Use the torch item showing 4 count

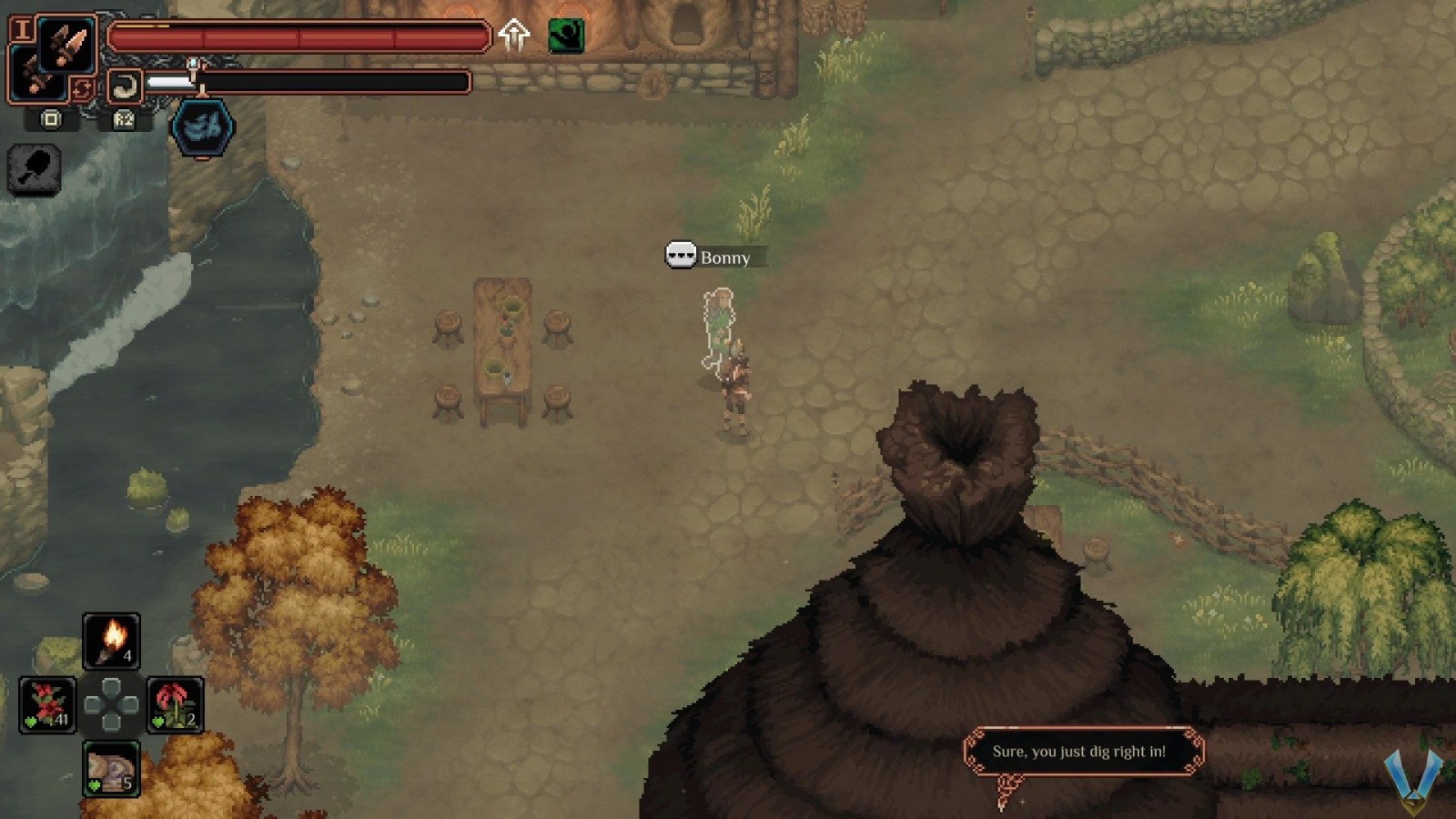tap(112, 640)
